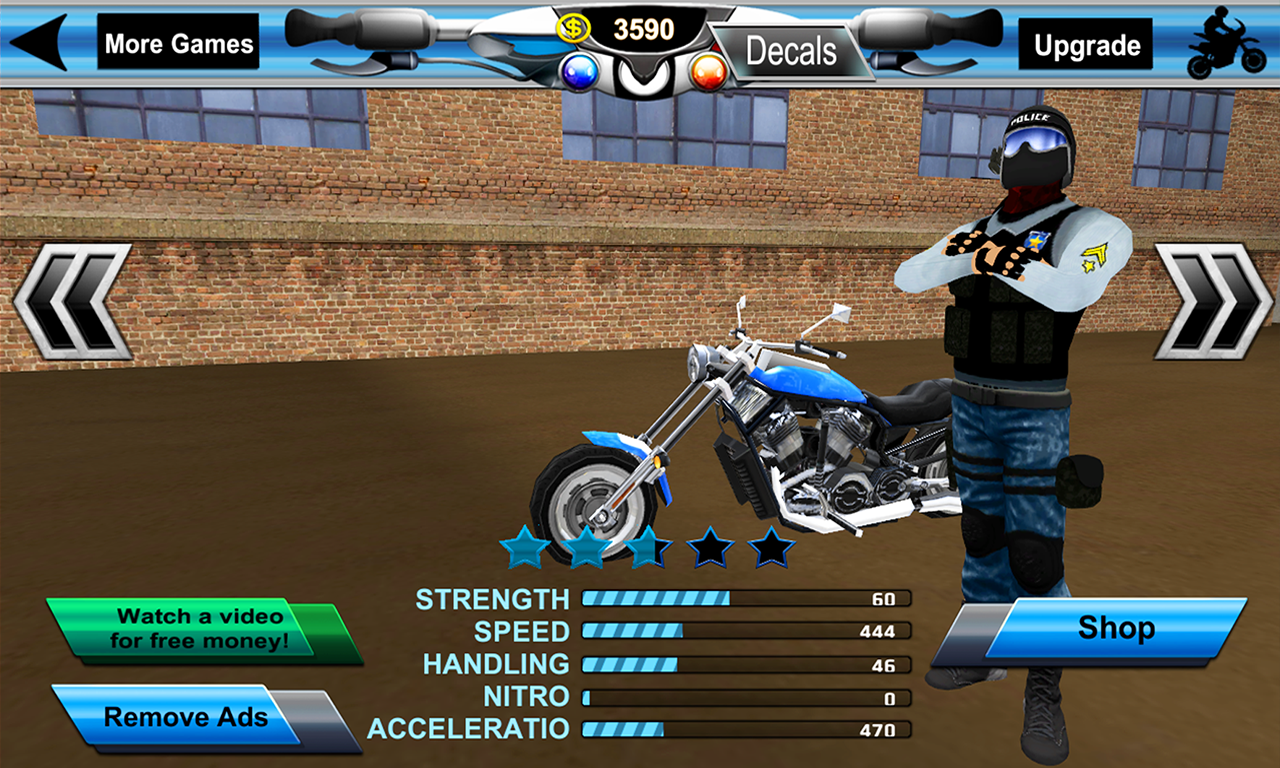Open the coin balance showing 3590
This screenshot has width=1280, height=768.
[645, 28]
